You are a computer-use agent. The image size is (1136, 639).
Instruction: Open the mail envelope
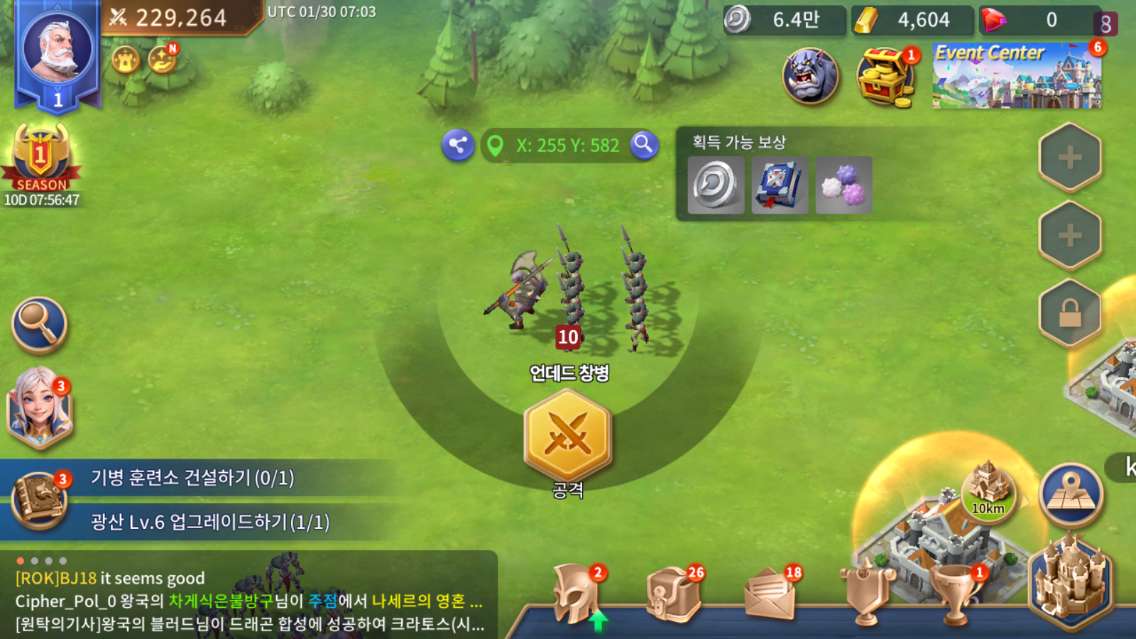(x=770, y=596)
